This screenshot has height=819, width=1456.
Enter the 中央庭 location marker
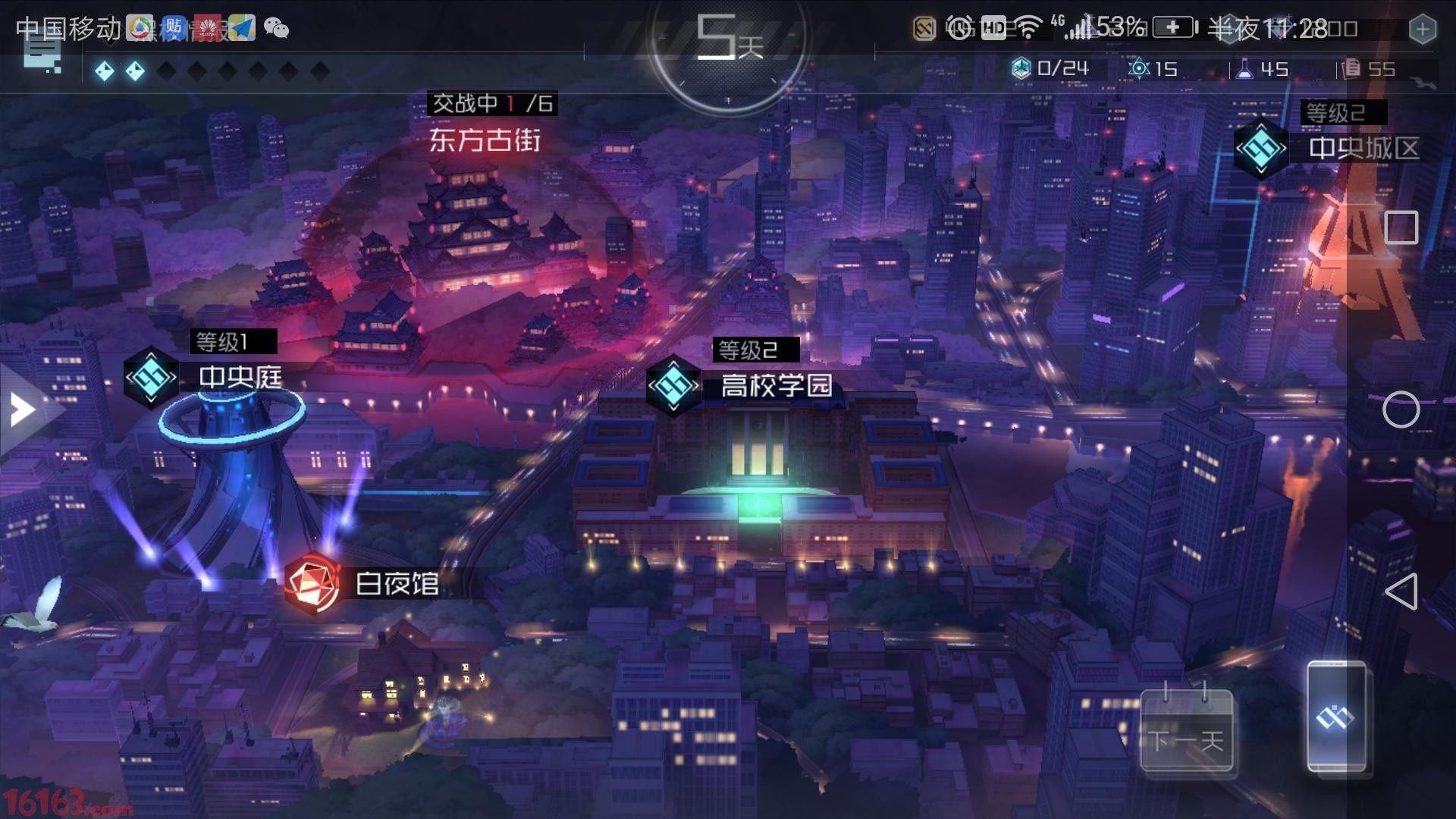tap(151, 377)
